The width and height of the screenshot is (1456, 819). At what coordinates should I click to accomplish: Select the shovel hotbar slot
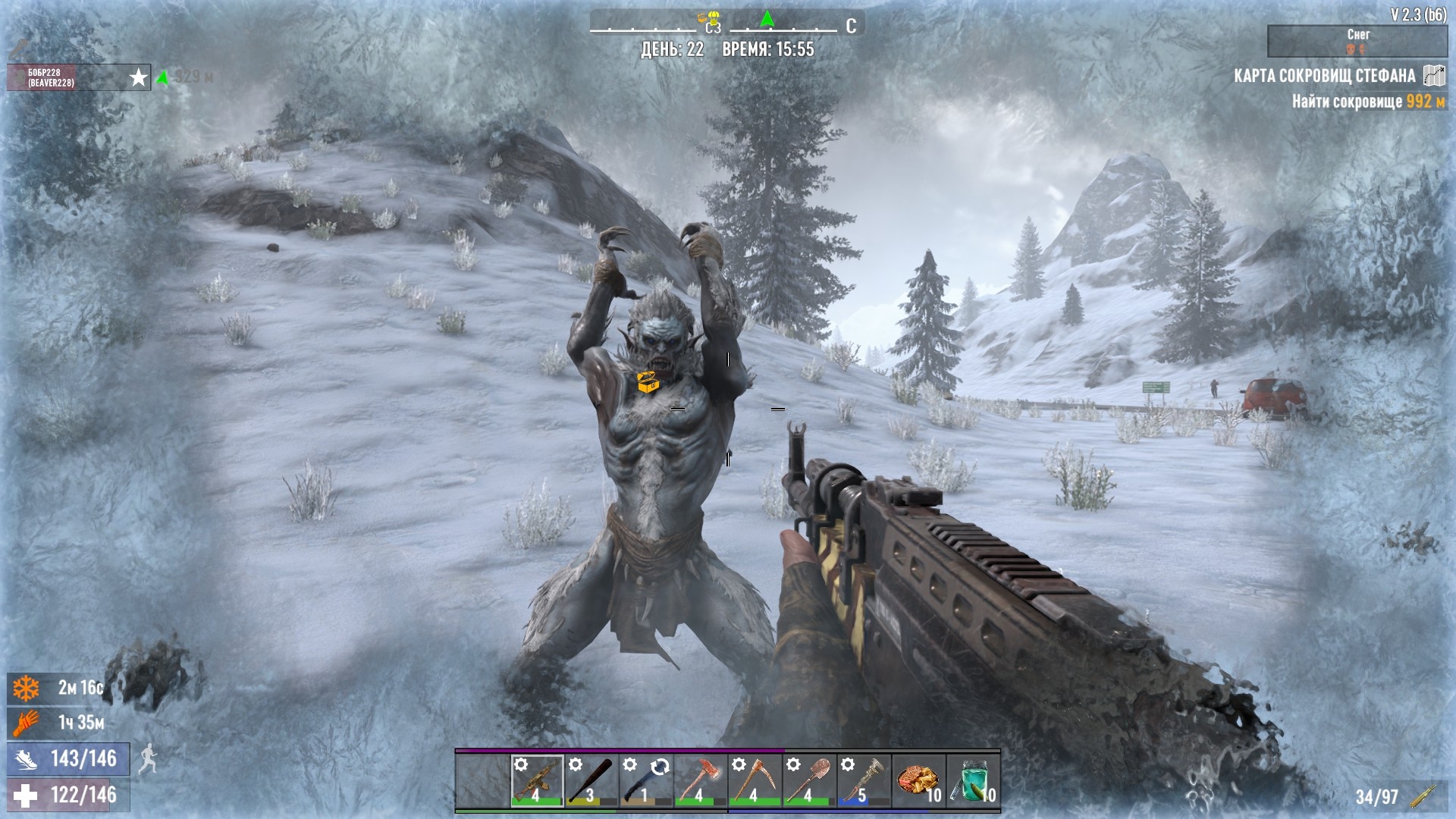[x=809, y=780]
